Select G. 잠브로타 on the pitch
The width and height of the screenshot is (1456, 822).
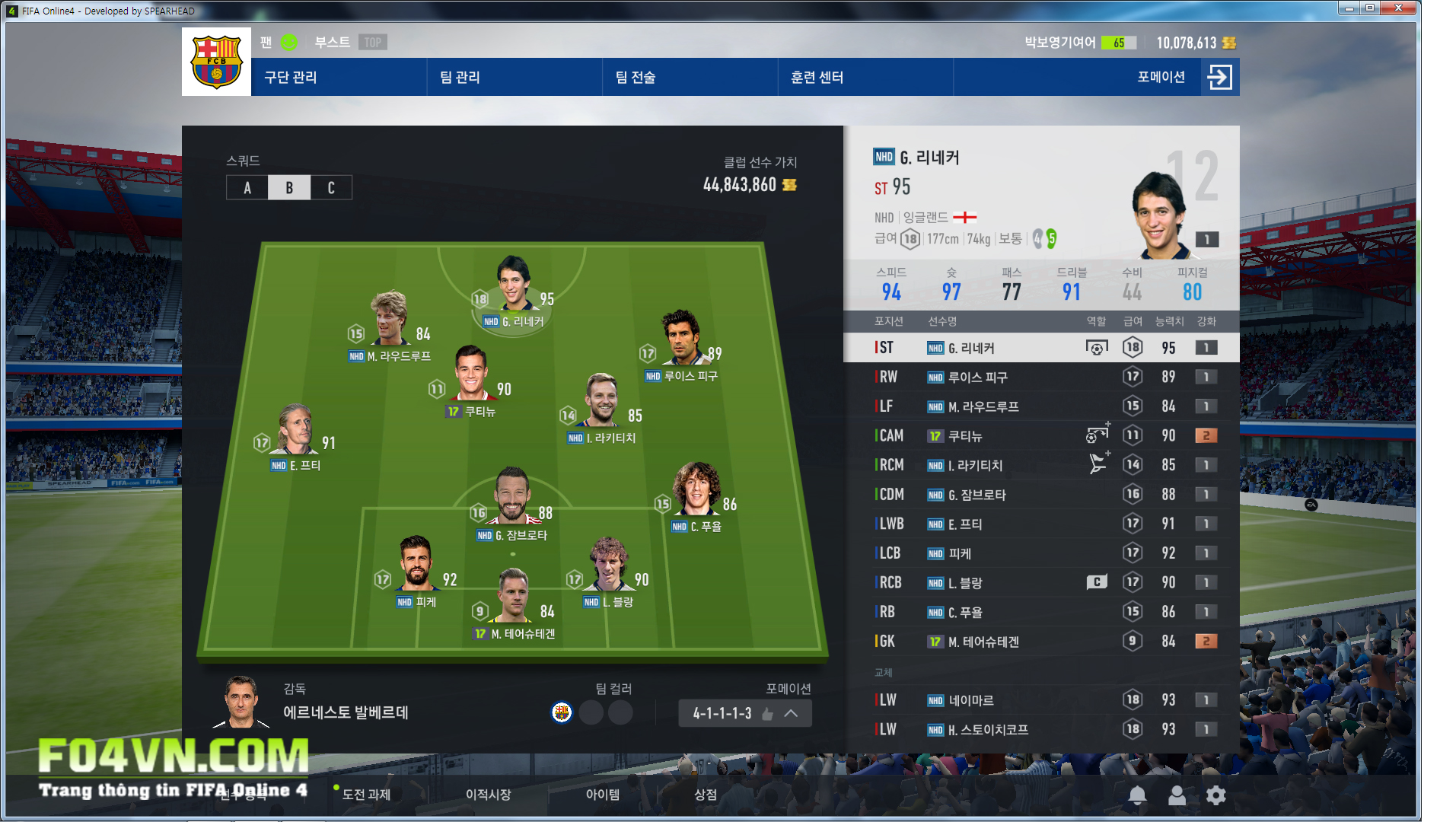pyautogui.click(x=512, y=499)
